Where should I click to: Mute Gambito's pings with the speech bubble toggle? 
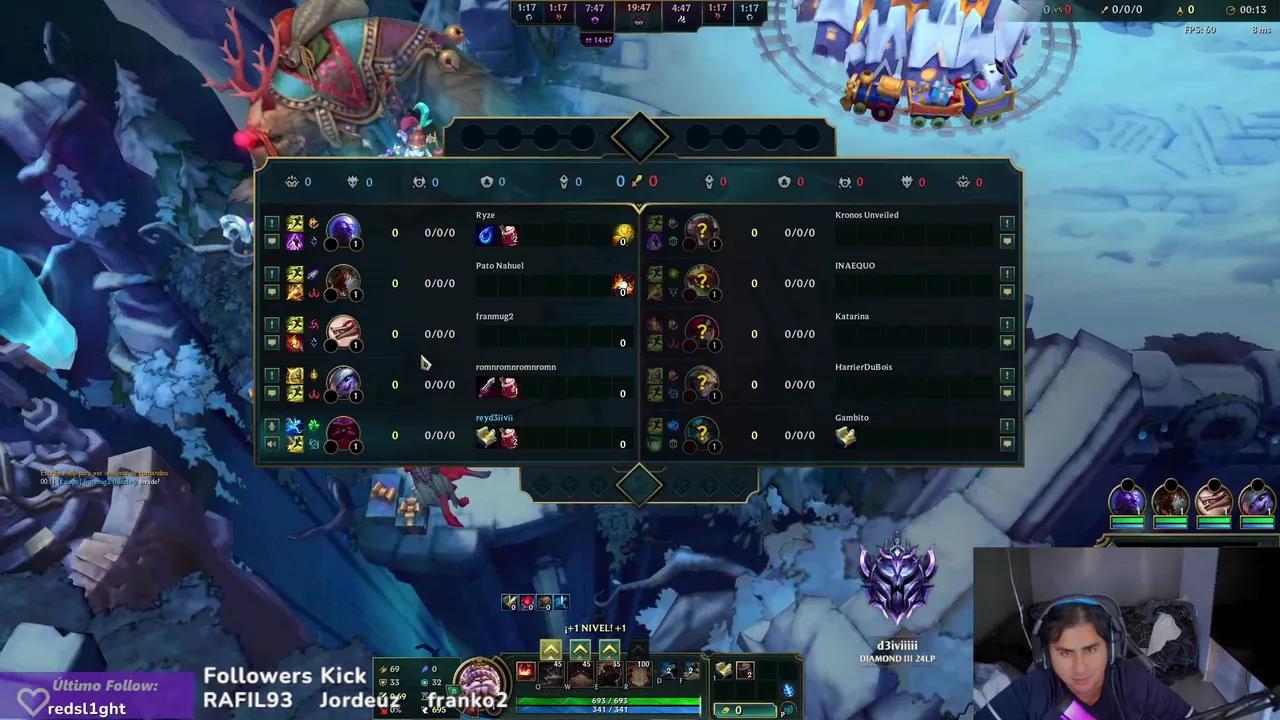pos(1007,442)
